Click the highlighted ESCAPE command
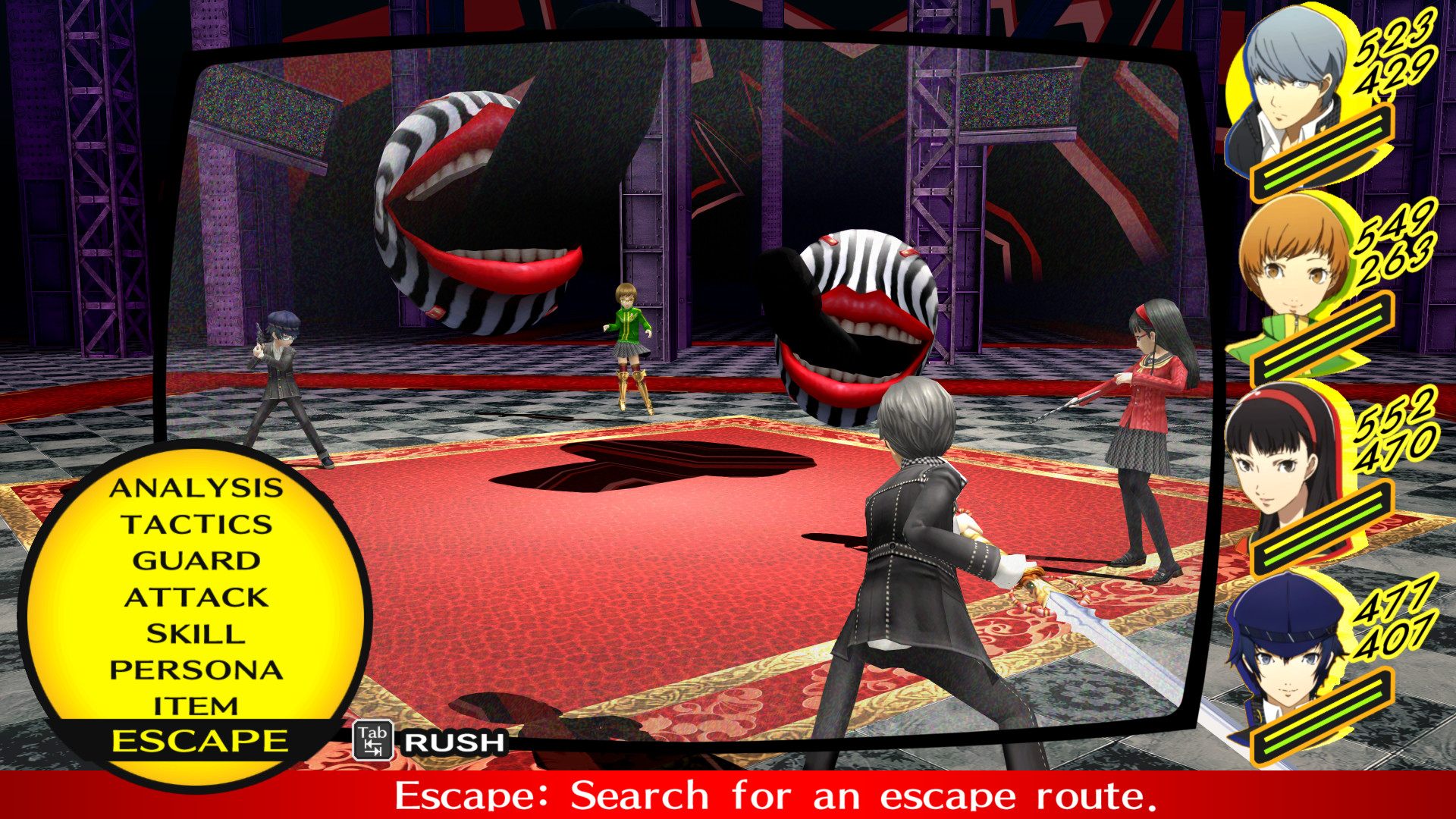This screenshot has height=819, width=1456. tap(199, 740)
